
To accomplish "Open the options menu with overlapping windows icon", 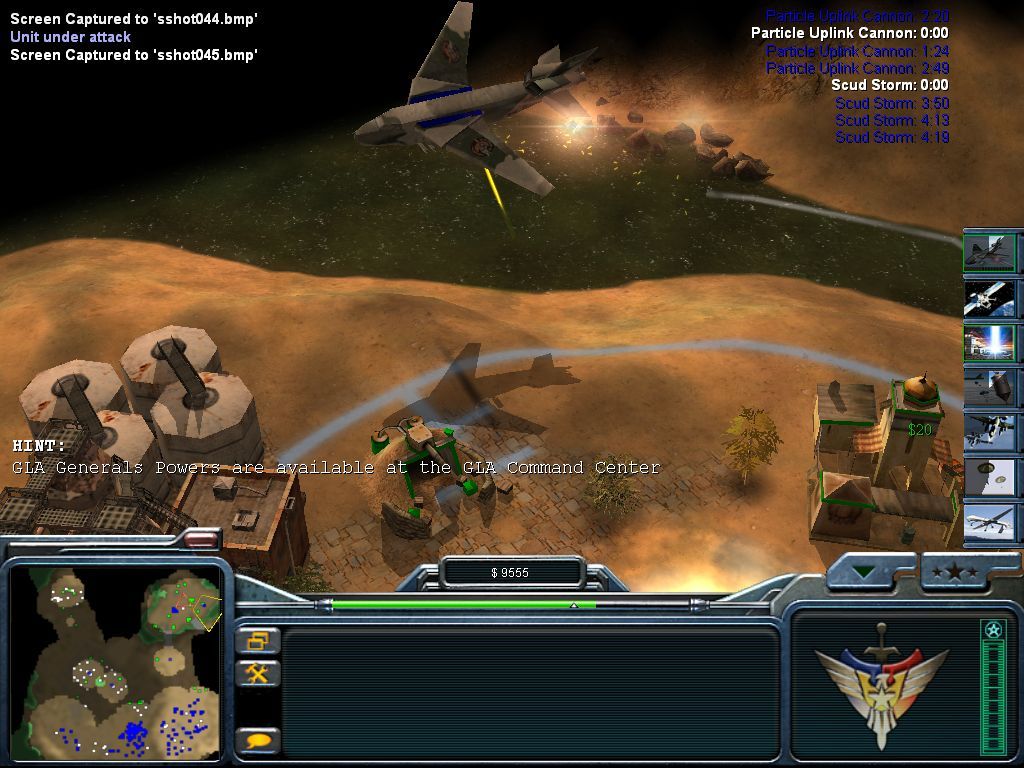I will coord(258,640).
